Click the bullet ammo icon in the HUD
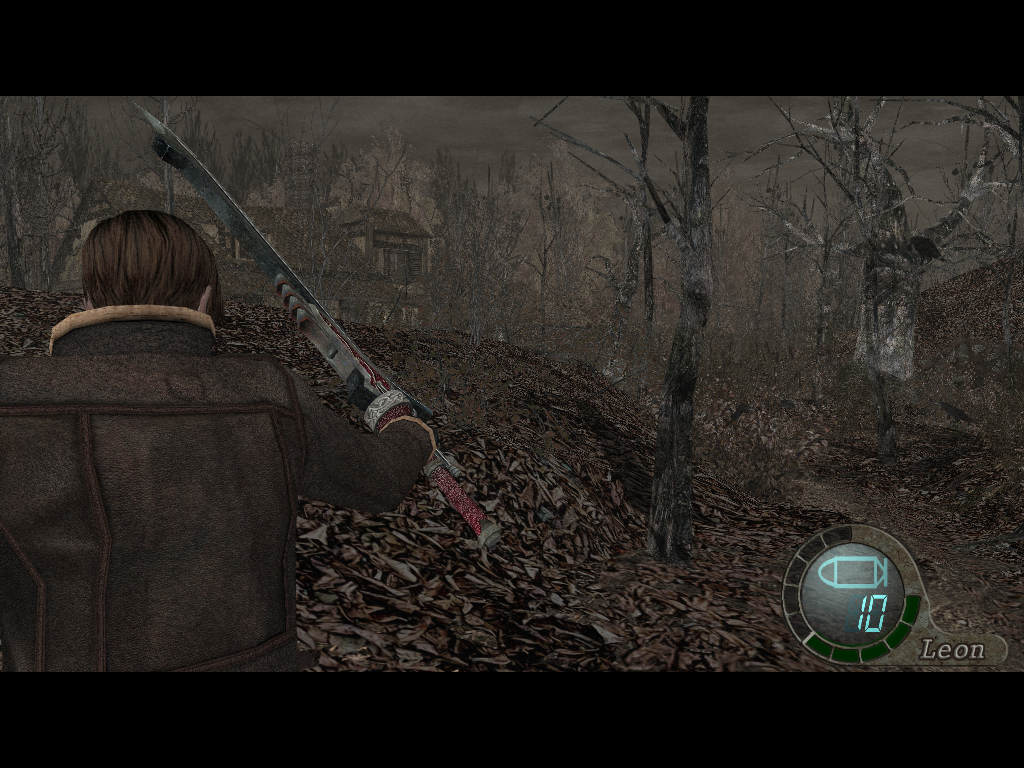1024x768 pixels. [849, 574]
